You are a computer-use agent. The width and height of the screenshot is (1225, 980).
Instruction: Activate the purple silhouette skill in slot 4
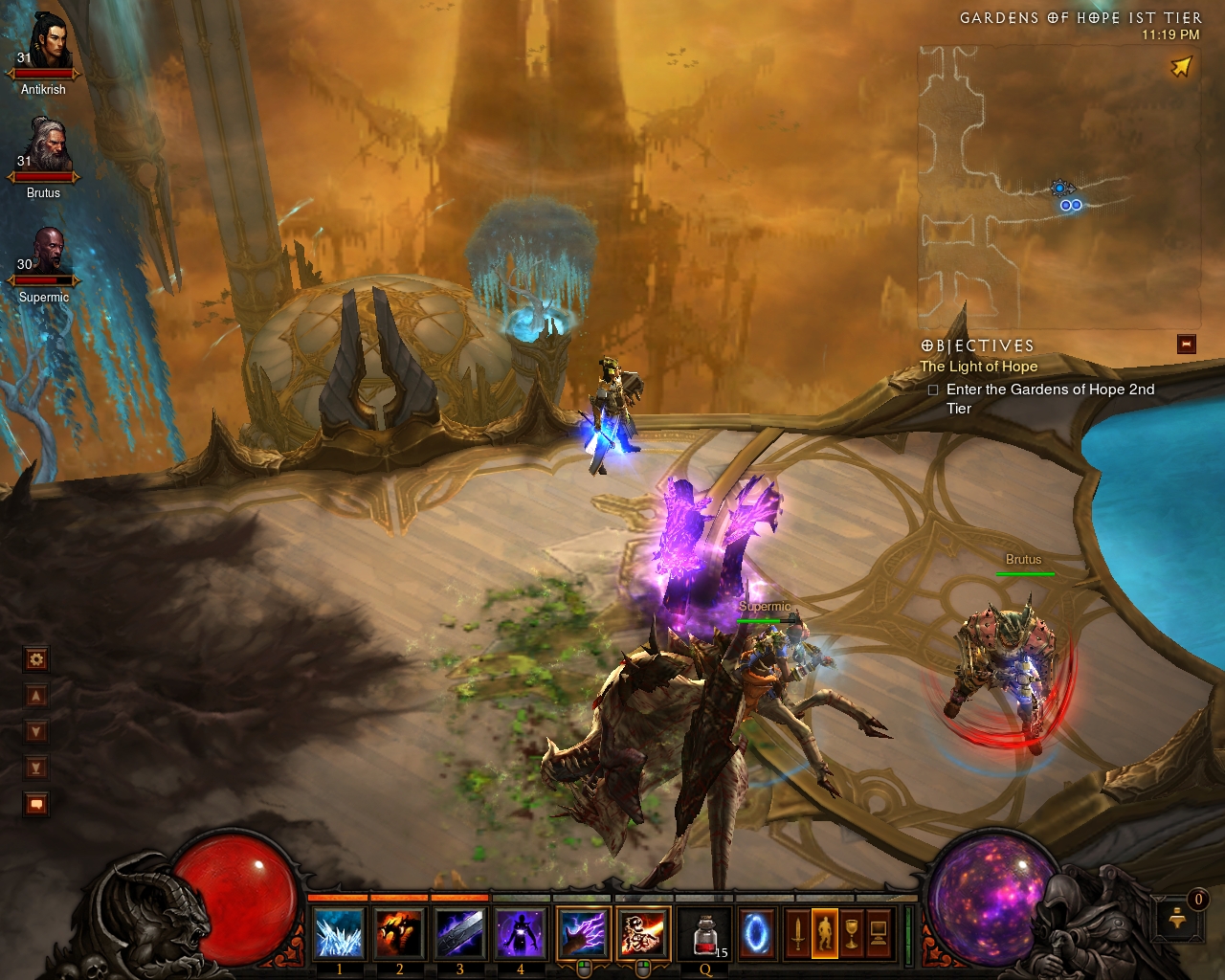point(521,933)
